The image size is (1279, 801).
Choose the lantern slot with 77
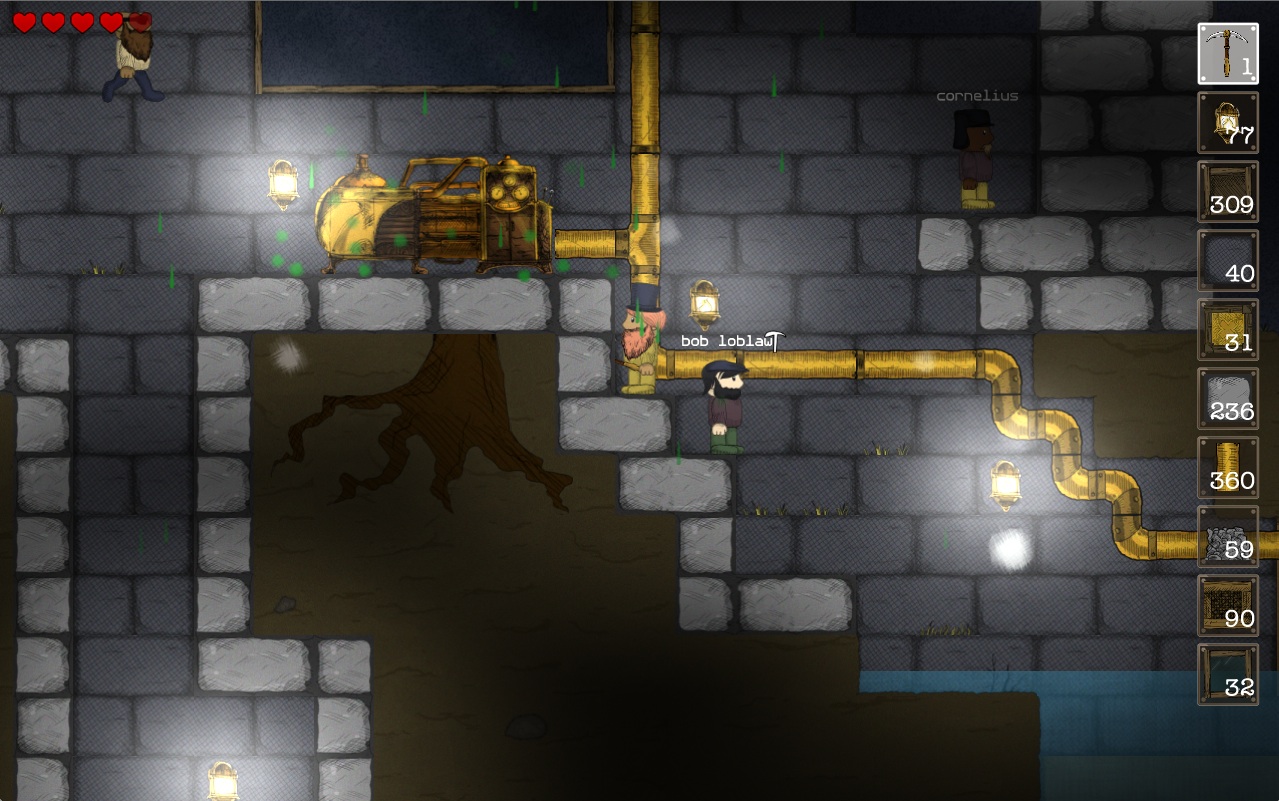[1228, 123]
